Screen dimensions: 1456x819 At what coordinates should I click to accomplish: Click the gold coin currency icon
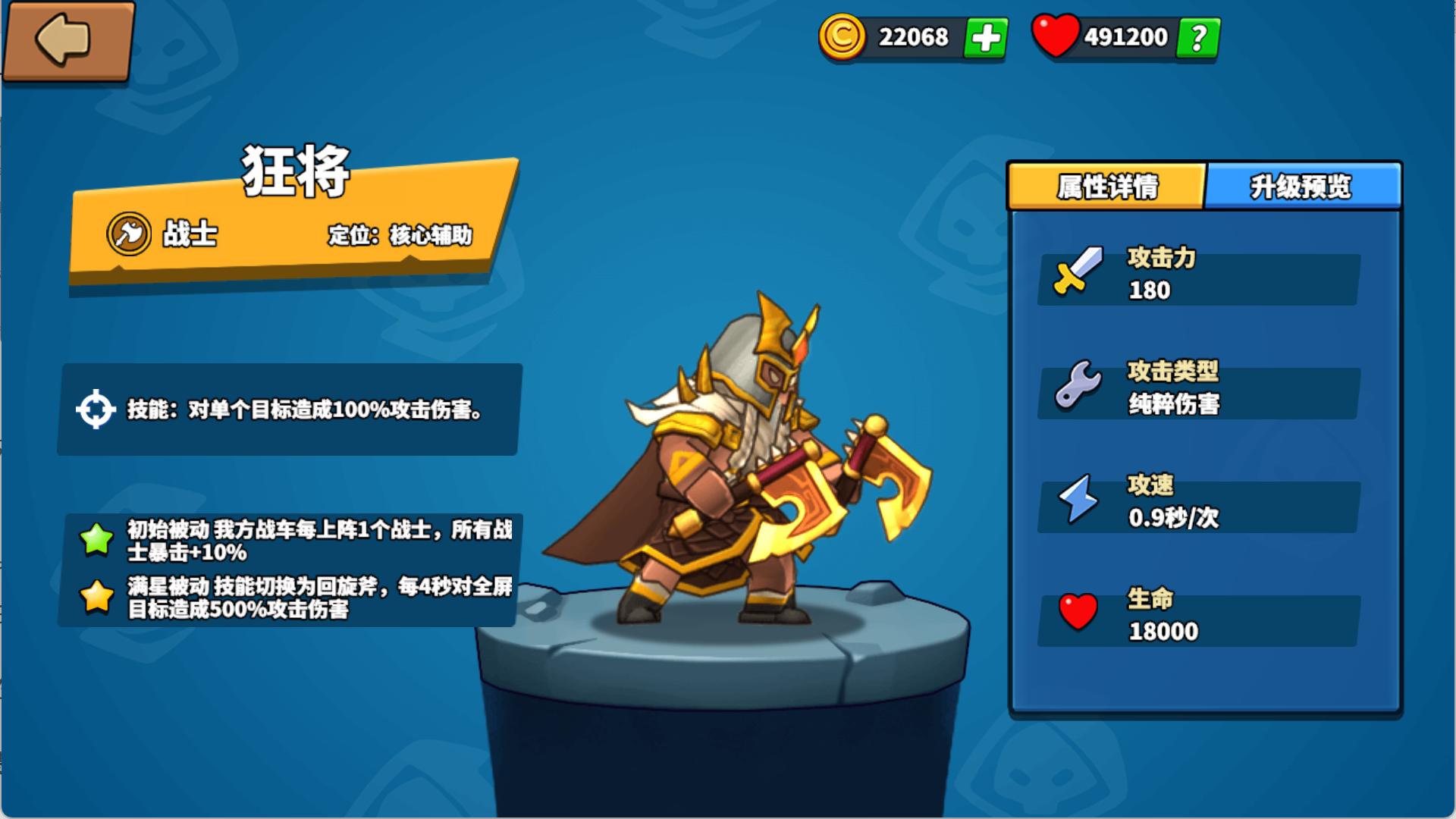(x=844, y=36)
